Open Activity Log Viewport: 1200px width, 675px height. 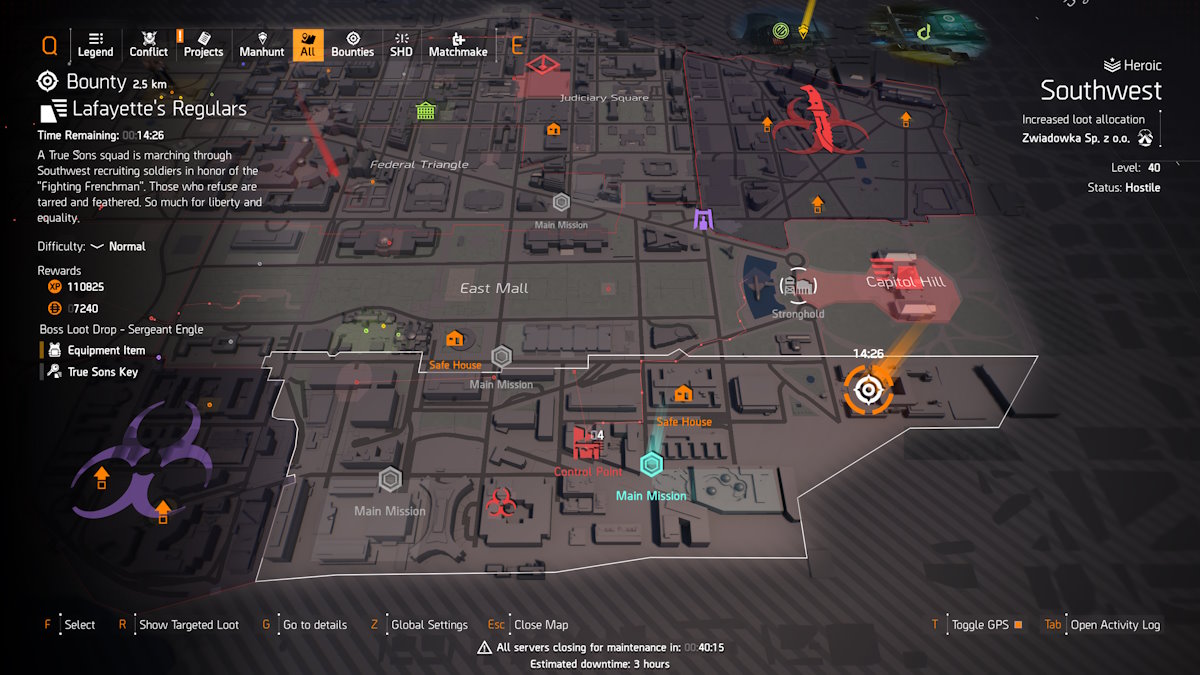1114,625
